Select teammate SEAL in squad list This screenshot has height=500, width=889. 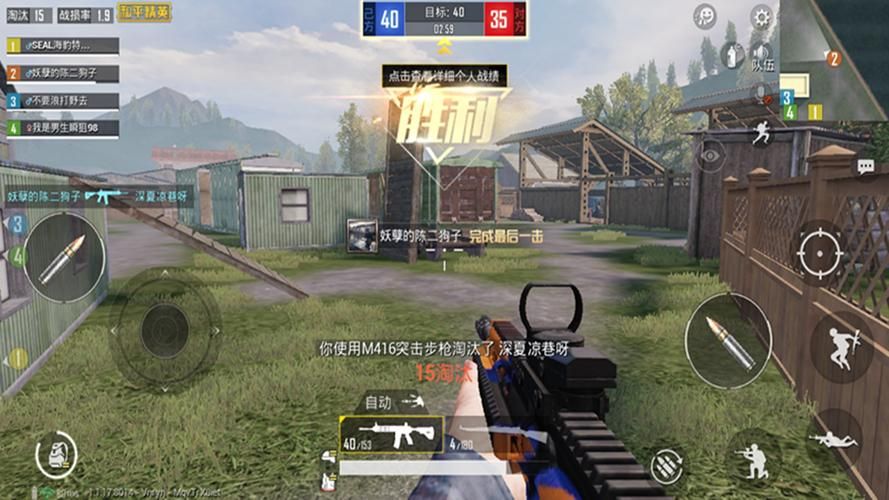64,46
